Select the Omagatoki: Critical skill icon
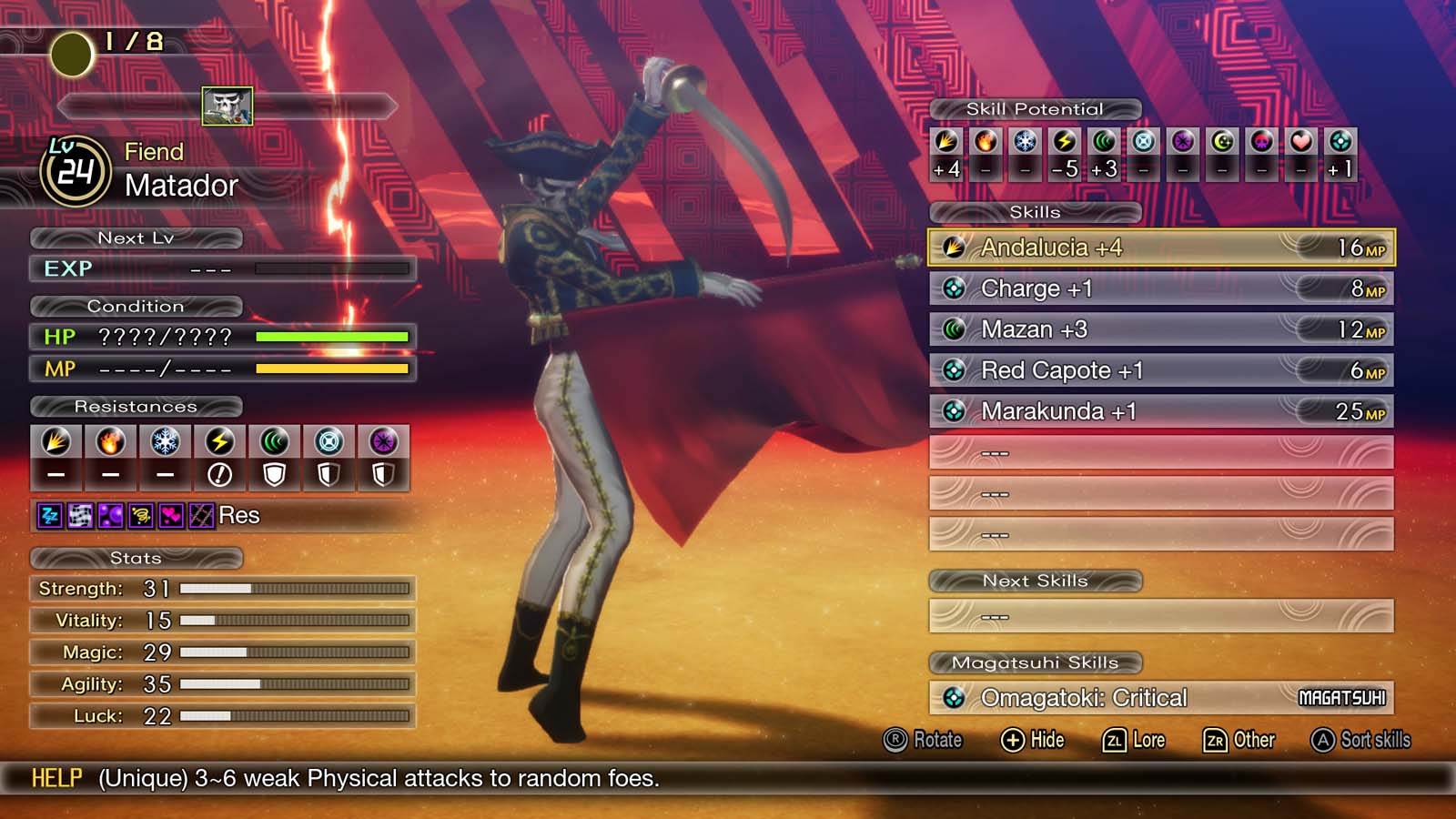 coord(952,698)
